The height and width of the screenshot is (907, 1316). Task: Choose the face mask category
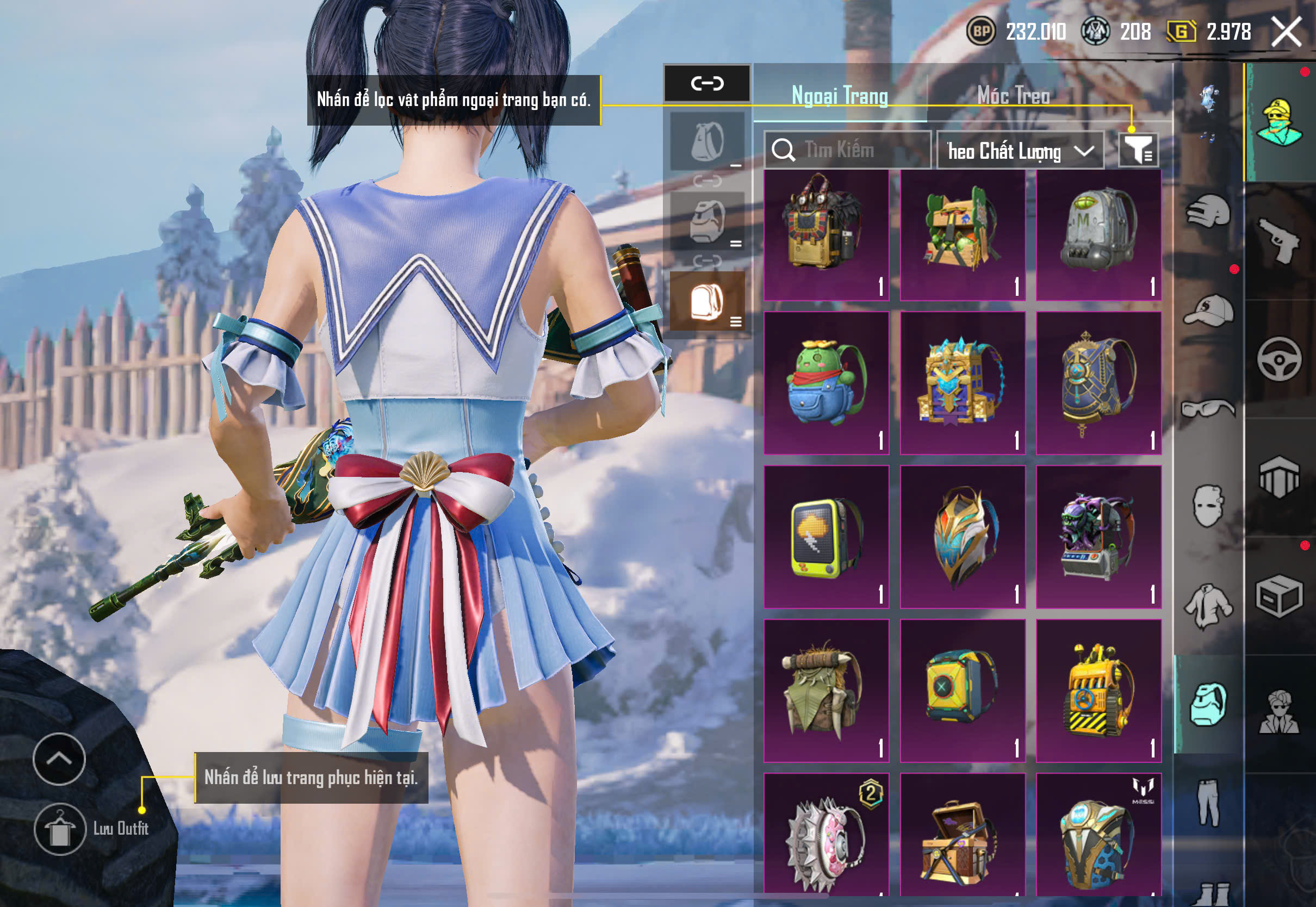click(x=1208, y=506)
